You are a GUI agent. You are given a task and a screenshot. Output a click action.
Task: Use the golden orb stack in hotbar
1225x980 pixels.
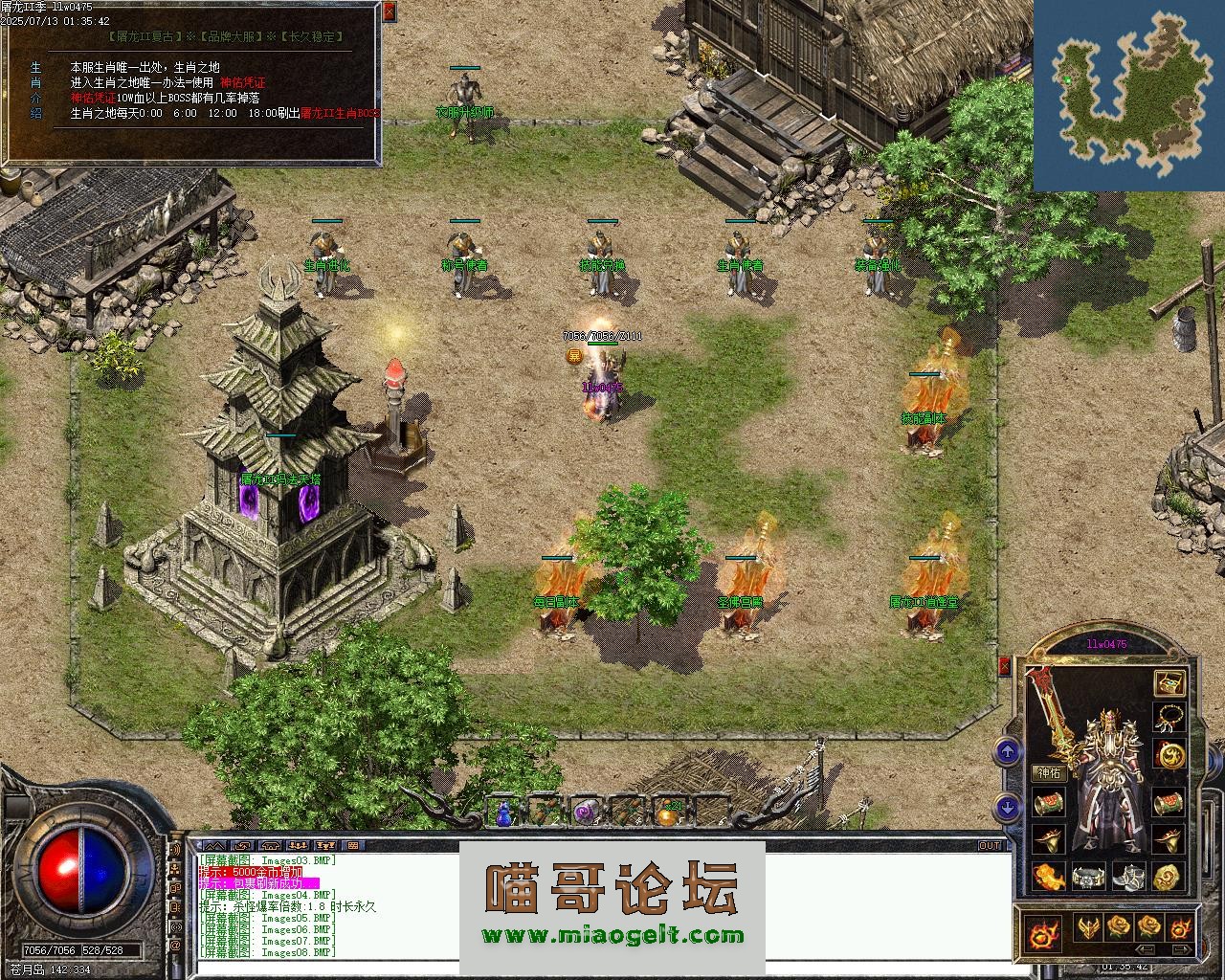(x=667, y=813)
